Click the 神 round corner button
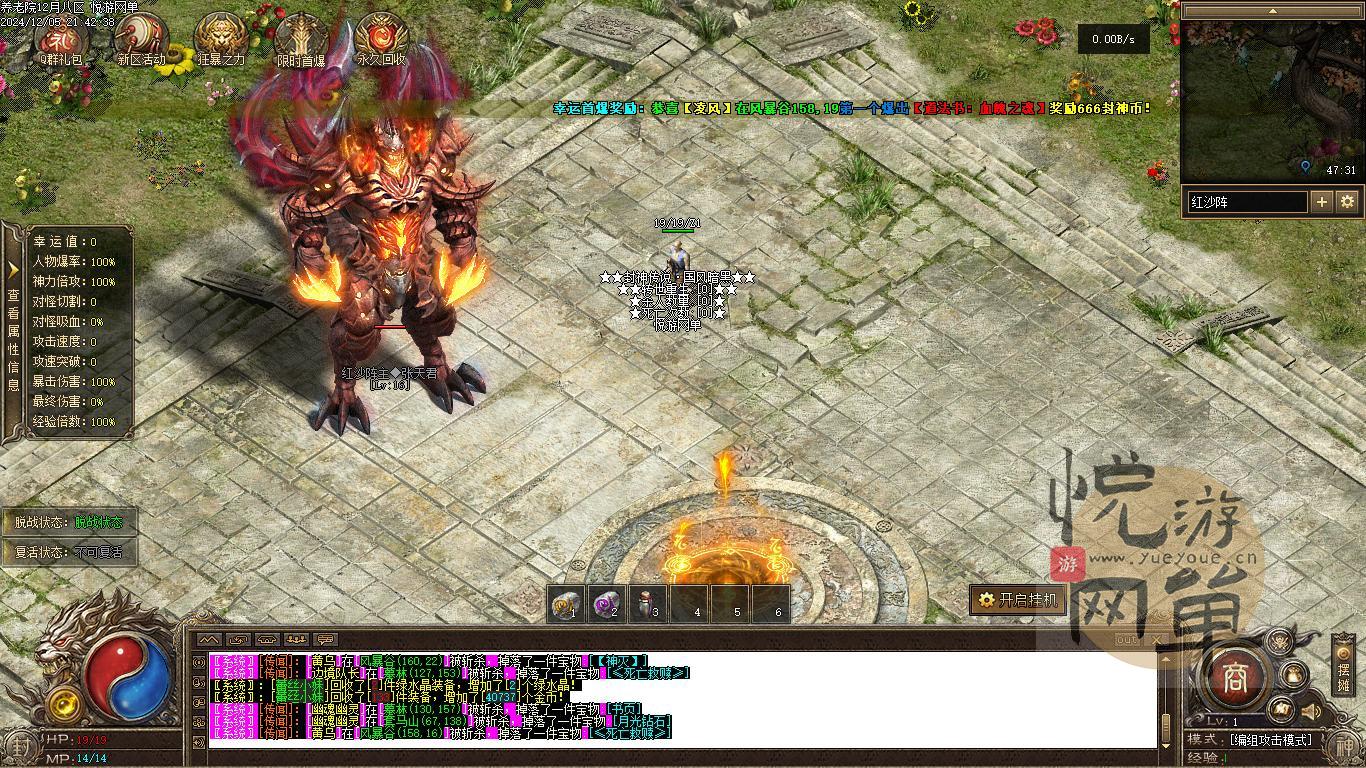 [1345, 745]
